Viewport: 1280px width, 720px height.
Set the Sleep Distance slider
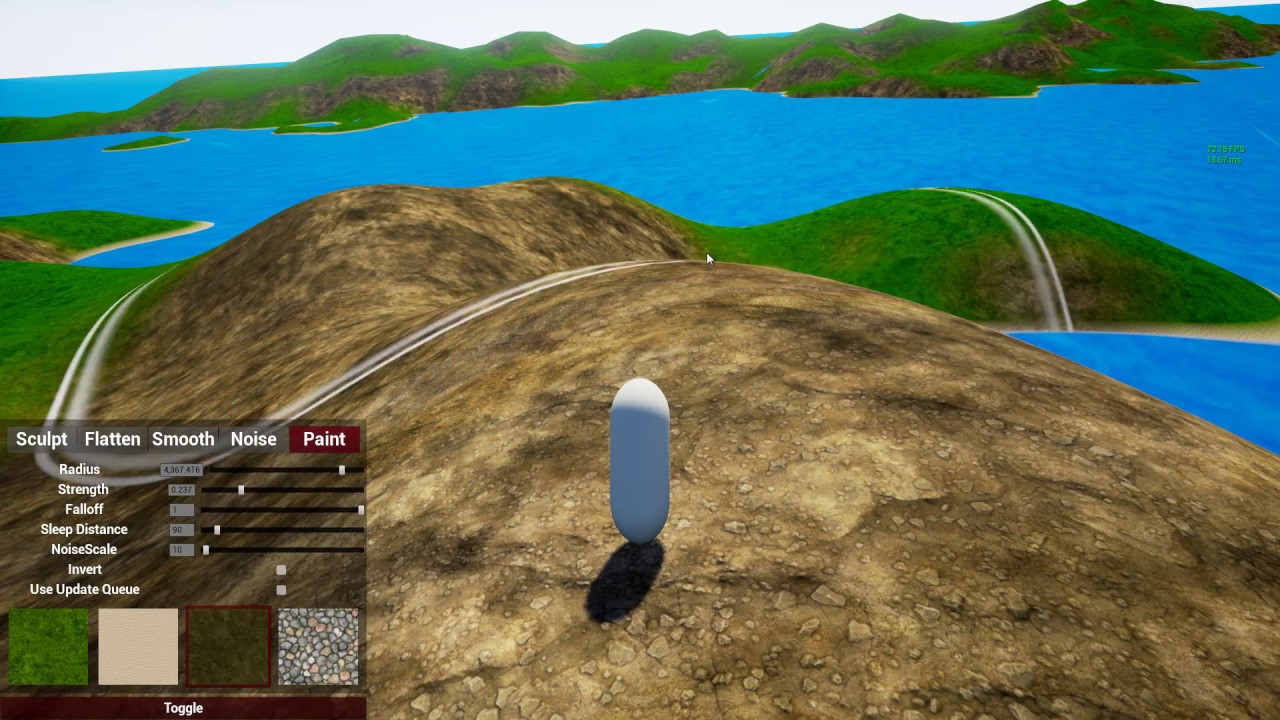(217, 529)
